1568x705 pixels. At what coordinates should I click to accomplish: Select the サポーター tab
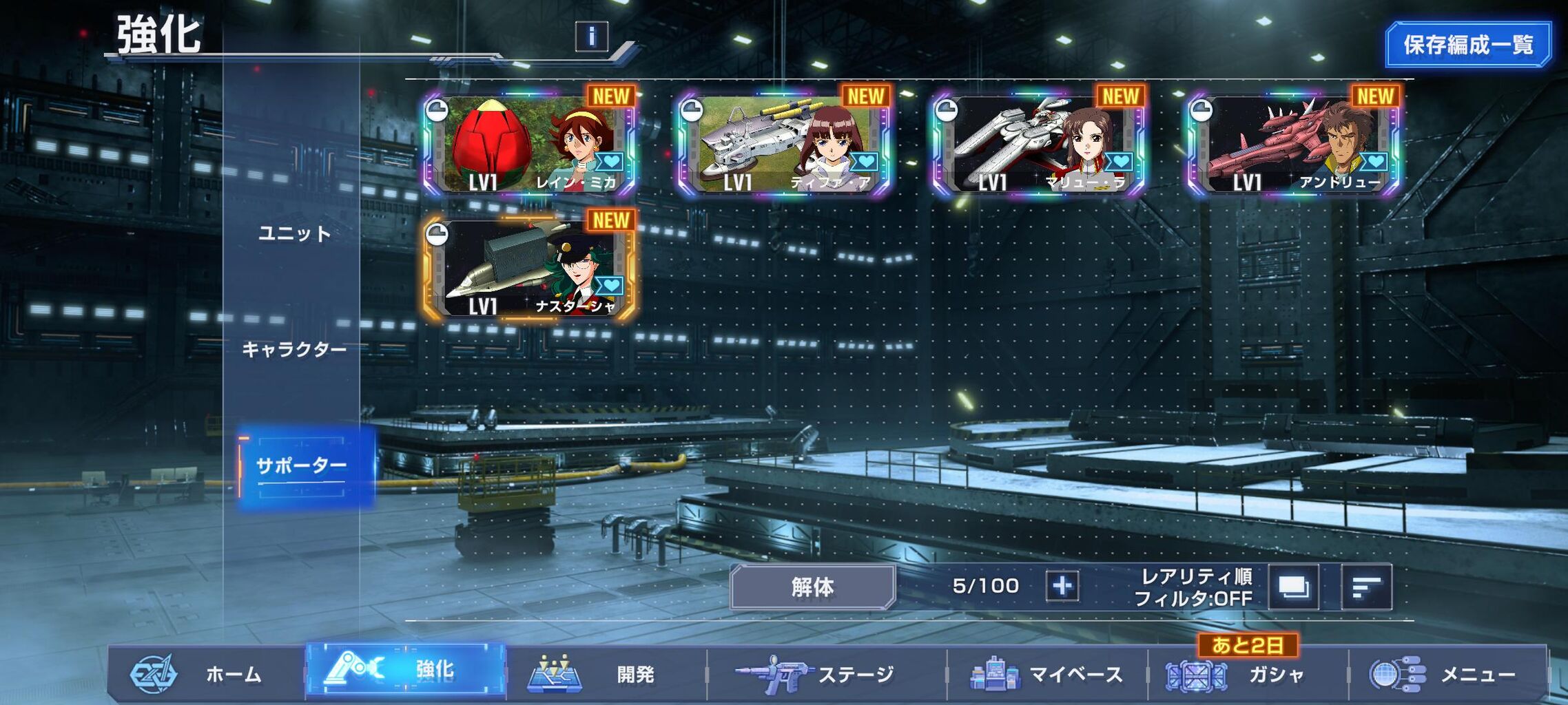point(301,466)
